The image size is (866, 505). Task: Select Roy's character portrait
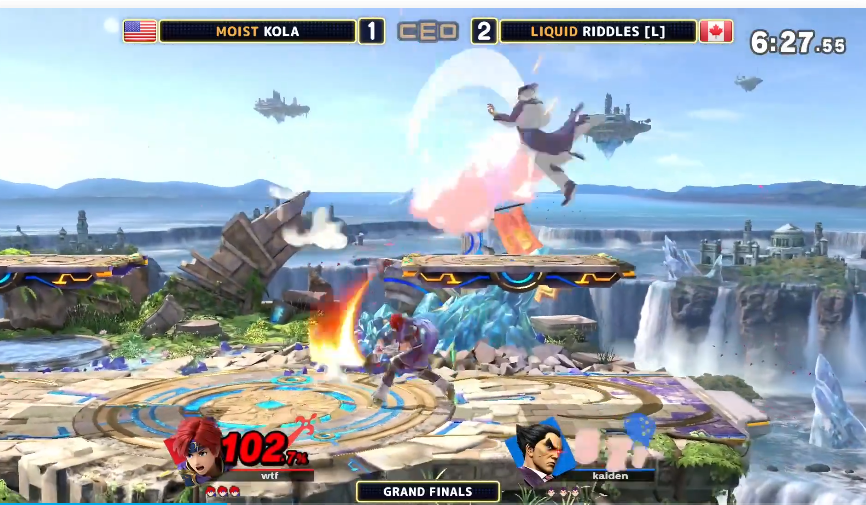pyautogui.click(x=198, y=451)
